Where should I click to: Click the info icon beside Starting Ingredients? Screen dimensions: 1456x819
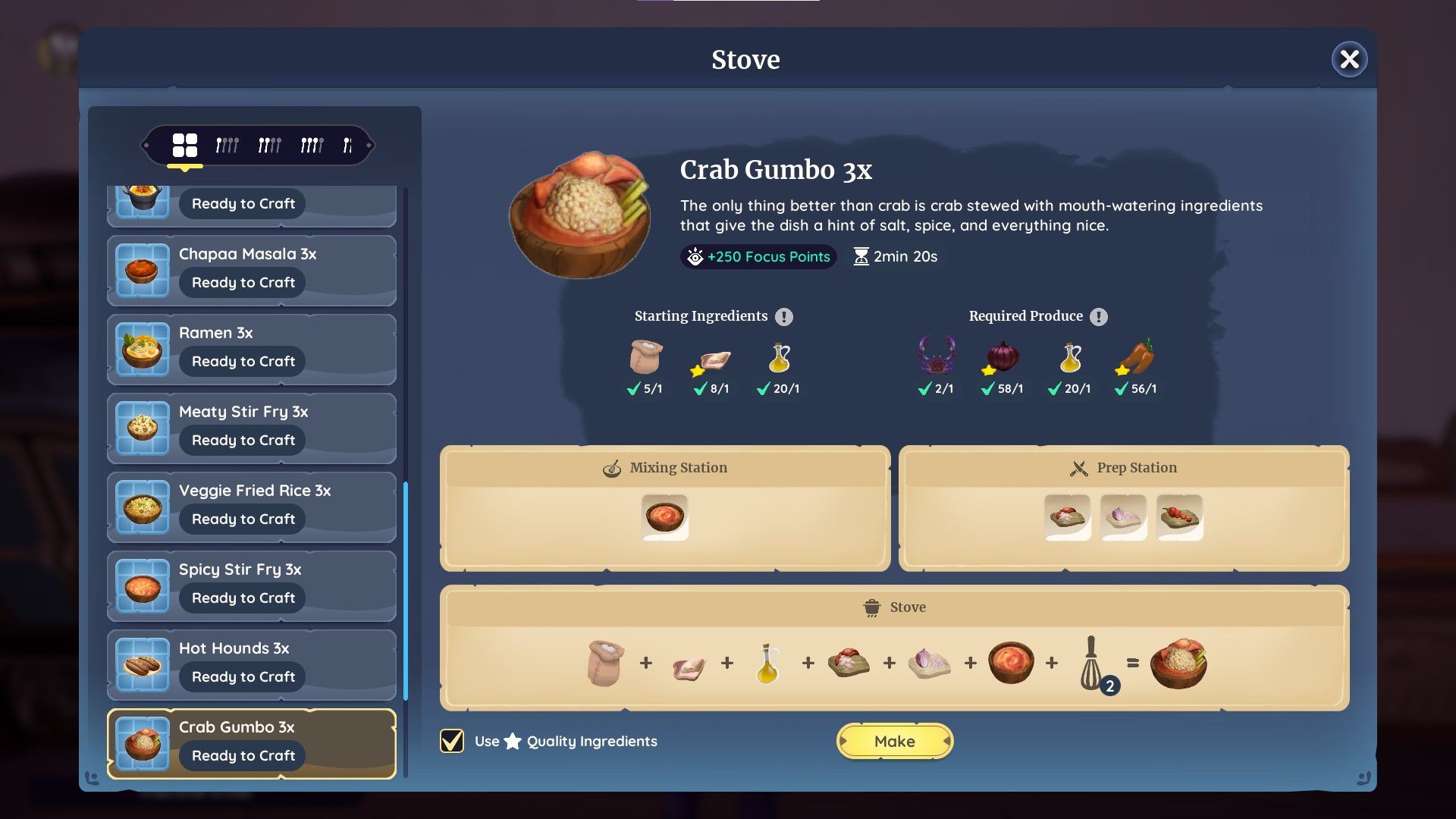[x=786, y=316]
